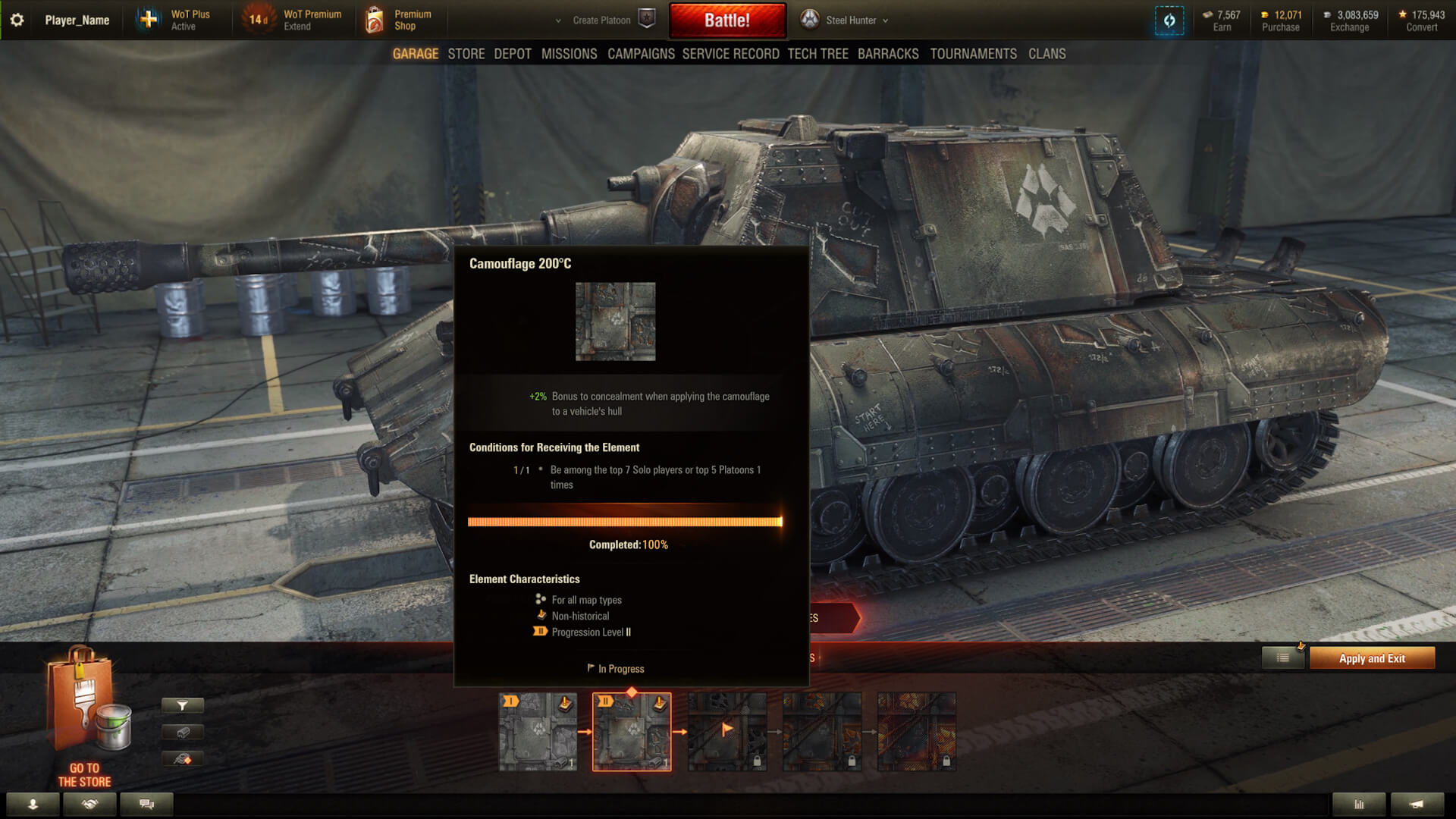The width and height of the screenshot is (1456, 819).
Task: Go to the Missions tab
Action: pos(569,54)
